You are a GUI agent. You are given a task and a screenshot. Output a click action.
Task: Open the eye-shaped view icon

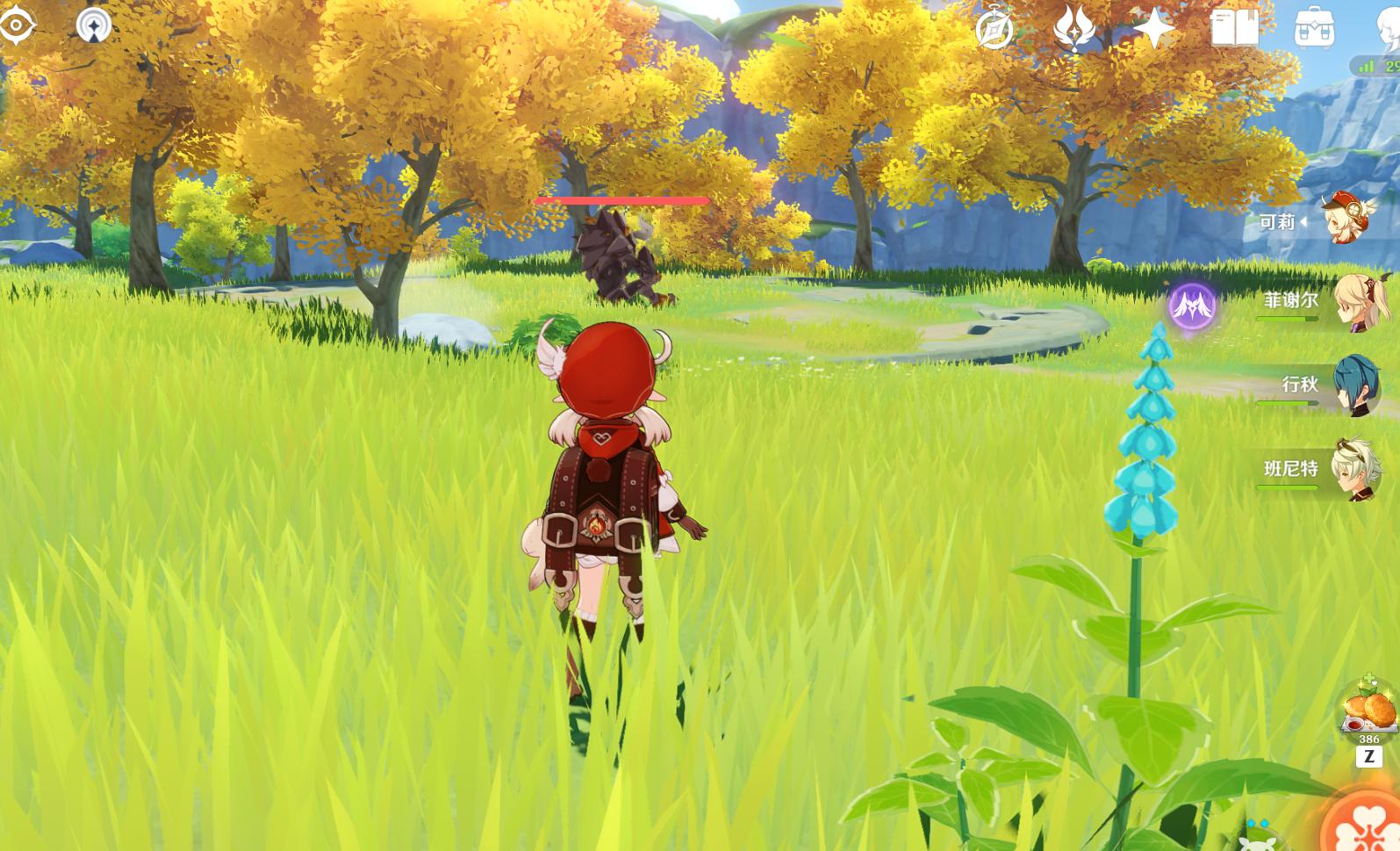tap(16, 25)
